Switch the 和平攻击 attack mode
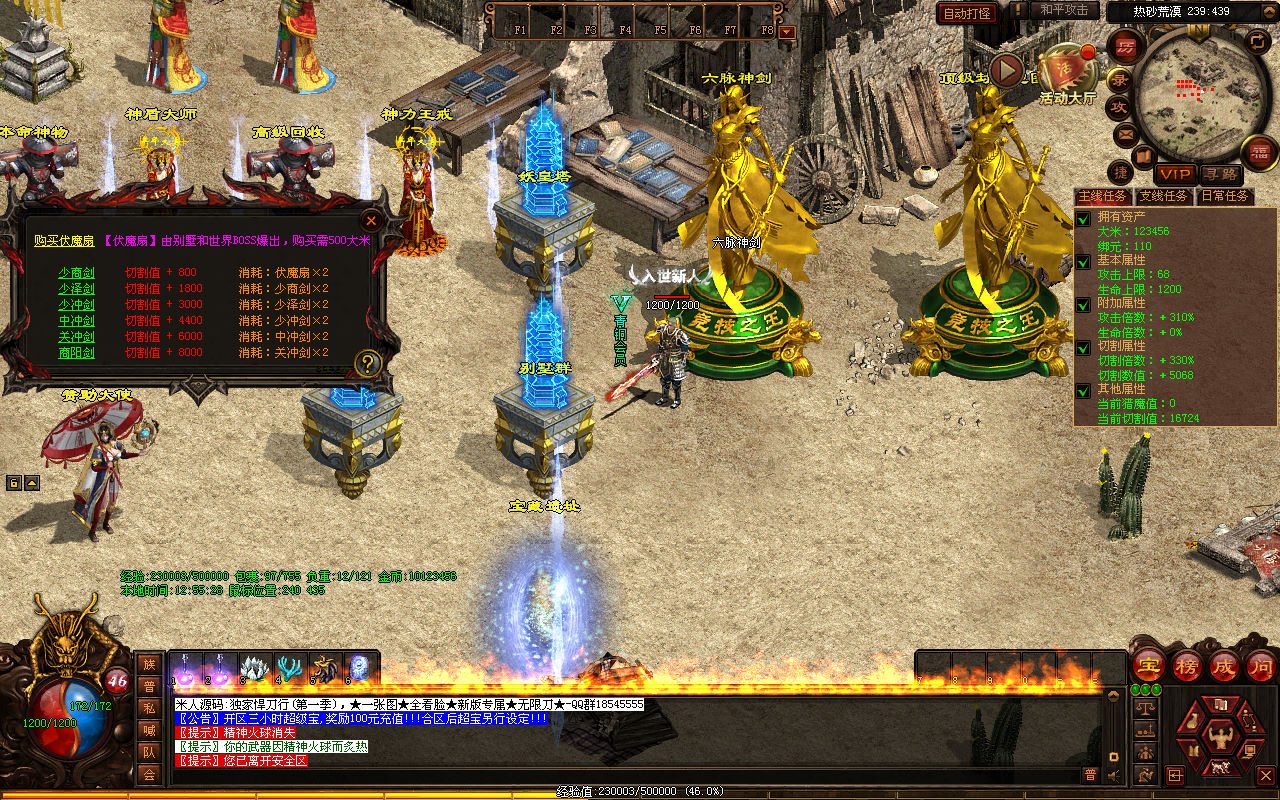 pyautogui.click(x=1064, y=10)
